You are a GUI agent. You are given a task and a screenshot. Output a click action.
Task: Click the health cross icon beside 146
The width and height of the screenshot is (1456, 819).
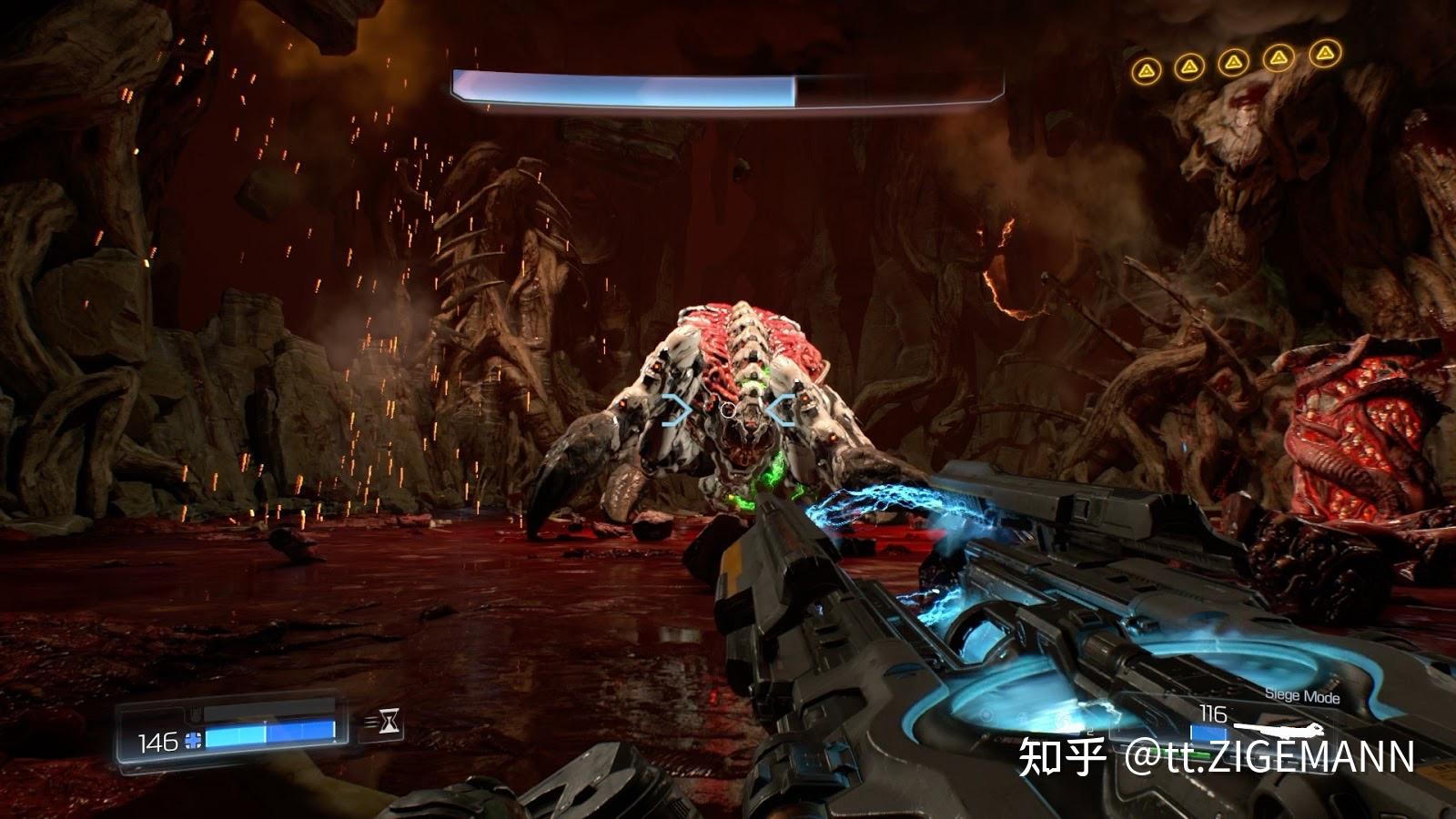[x=191, y=740]
